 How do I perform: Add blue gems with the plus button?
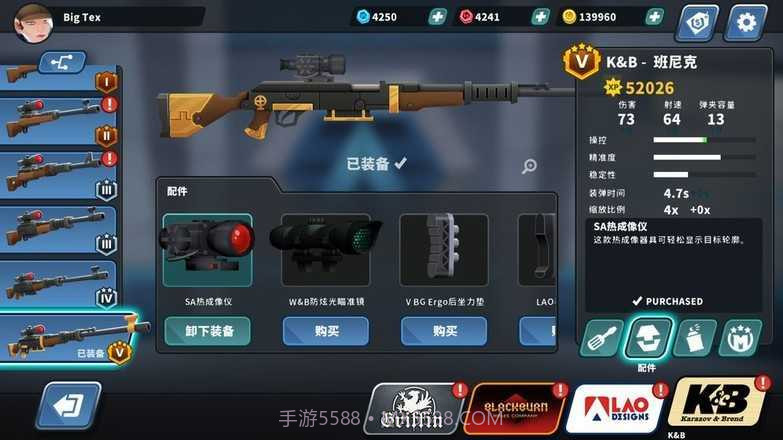click(x=437, y=17)
